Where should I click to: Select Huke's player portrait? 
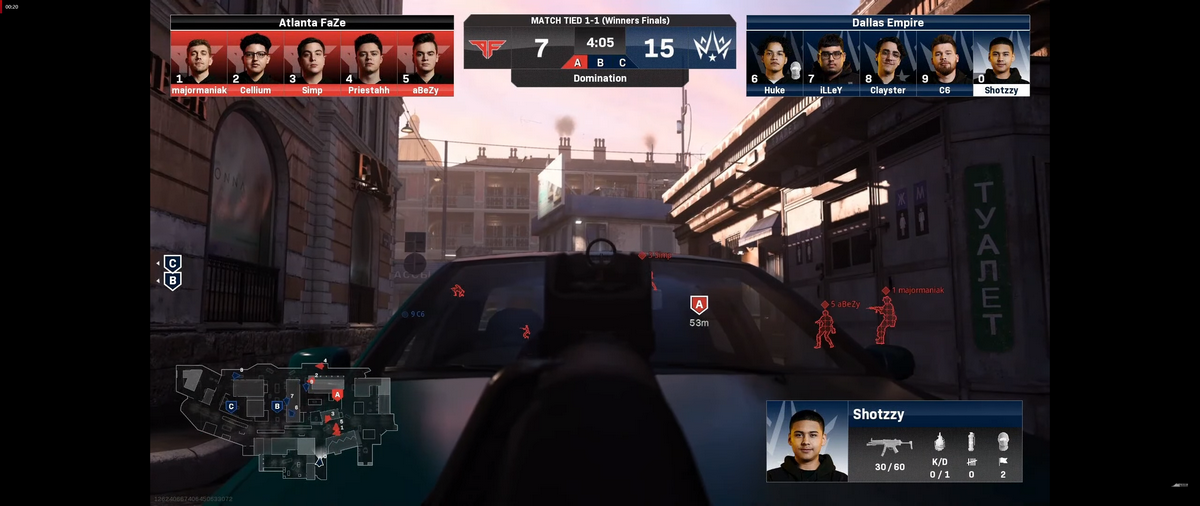[774, 59]
